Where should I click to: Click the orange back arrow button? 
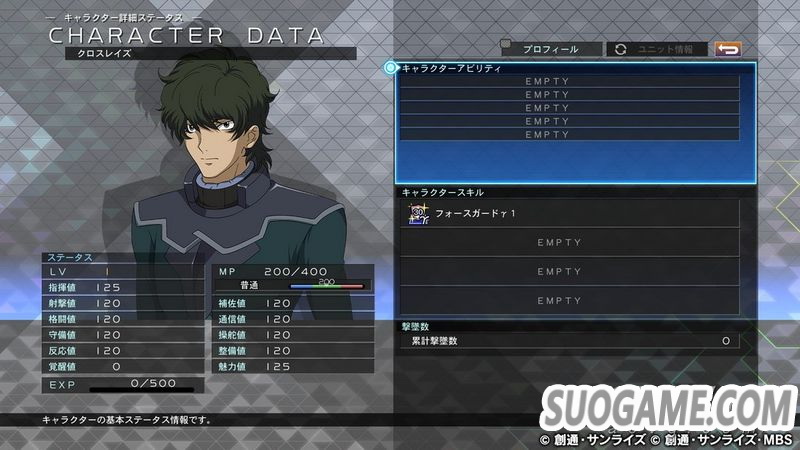728,49
